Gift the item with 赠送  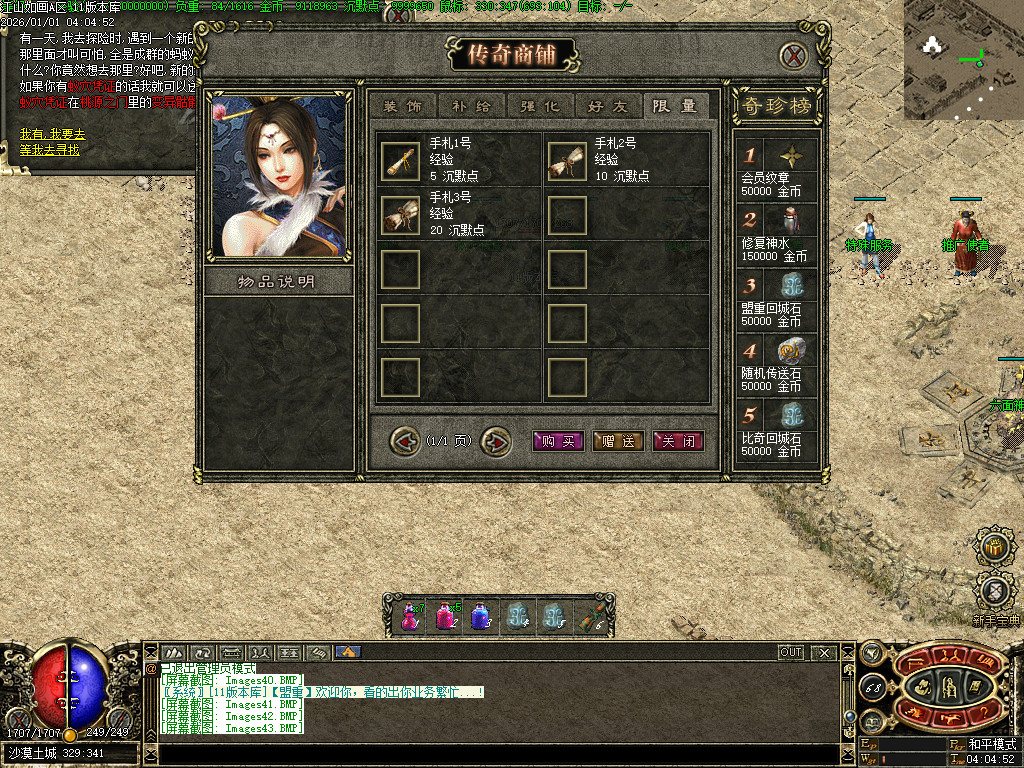618,441
